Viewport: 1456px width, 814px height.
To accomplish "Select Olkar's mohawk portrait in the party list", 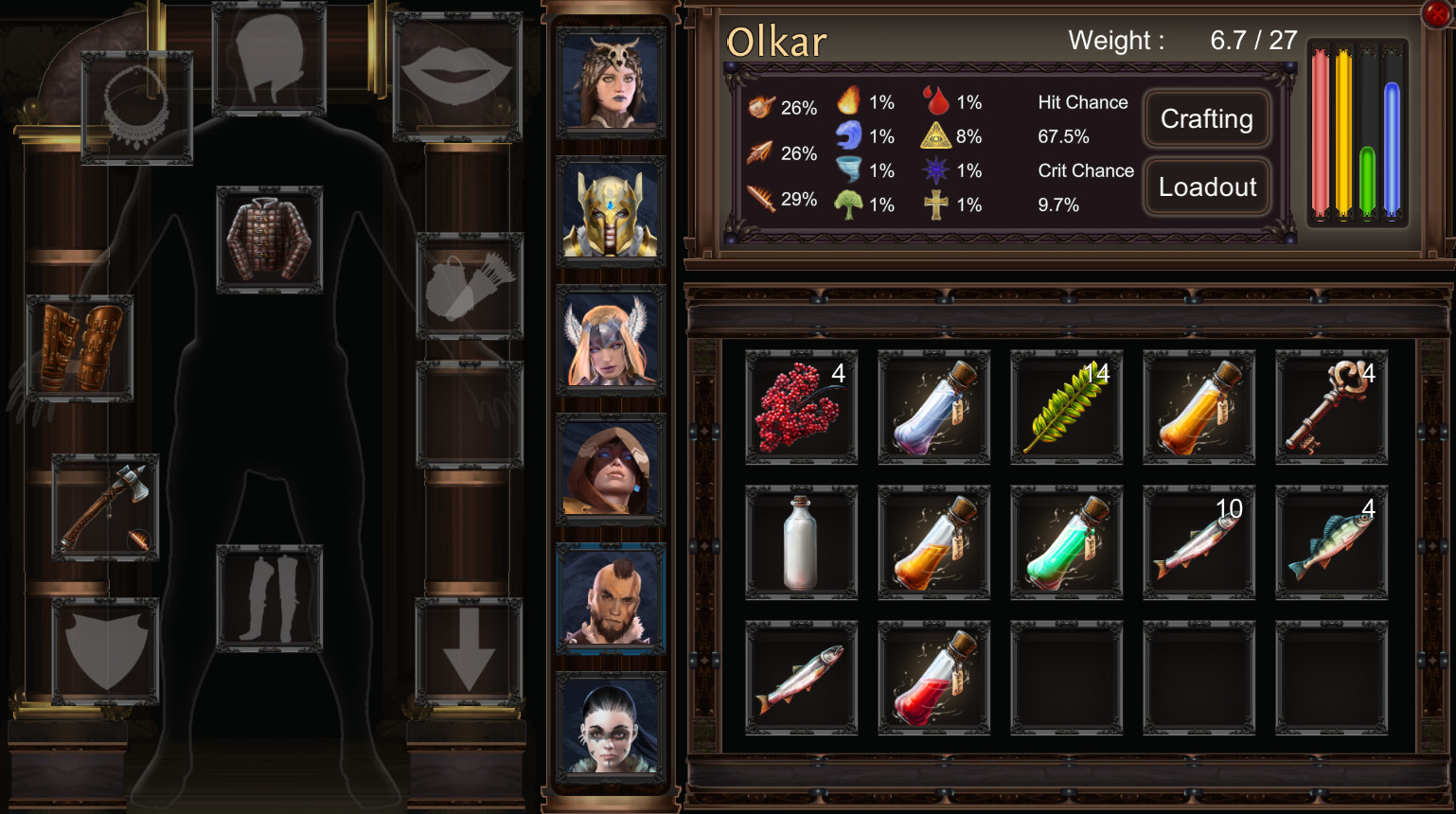I will (610, 596).
